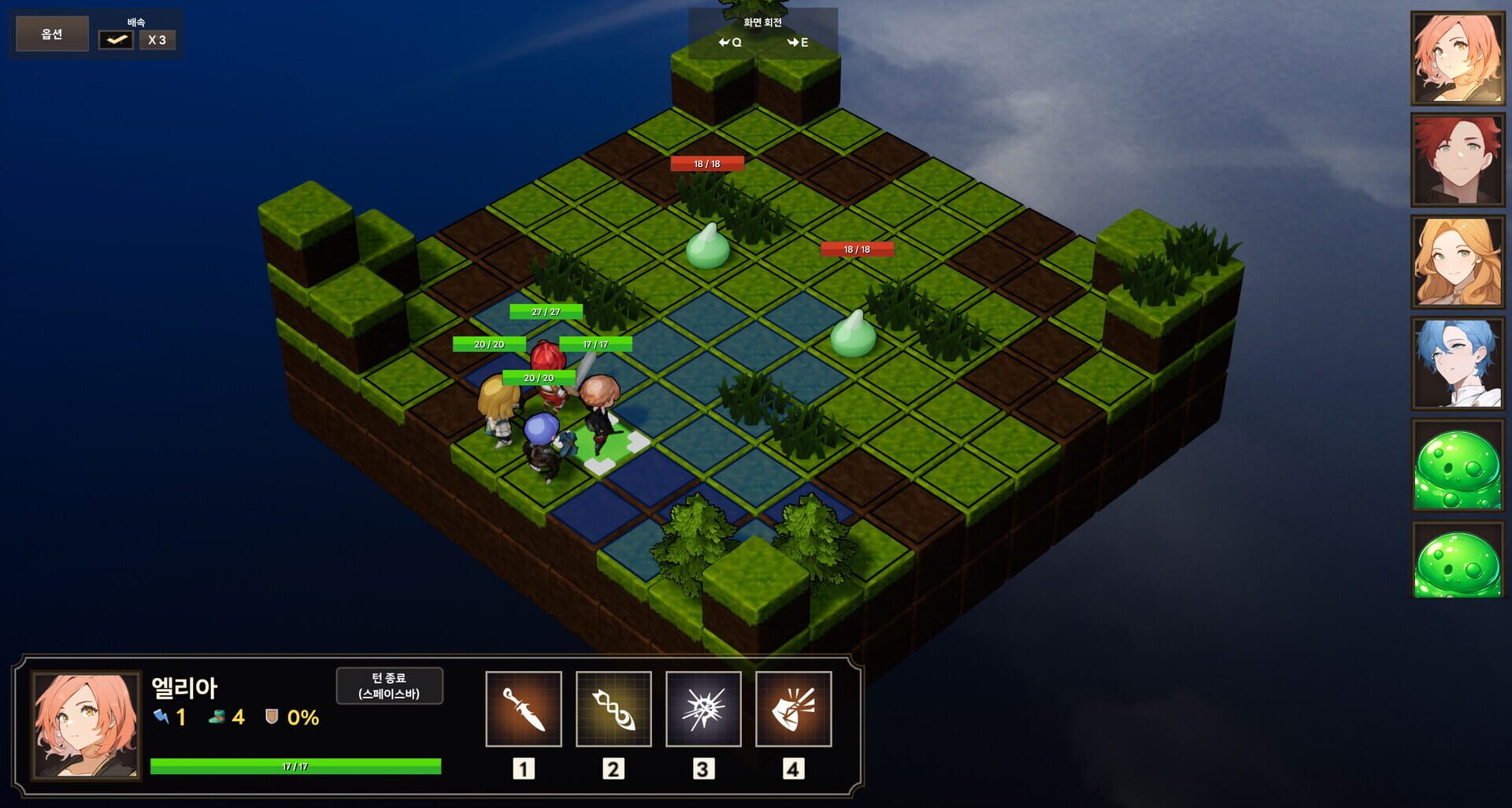This screenshot has height=808, width=1512.
Task: Click the checkmark speed toggle icon
Action: 115,38
